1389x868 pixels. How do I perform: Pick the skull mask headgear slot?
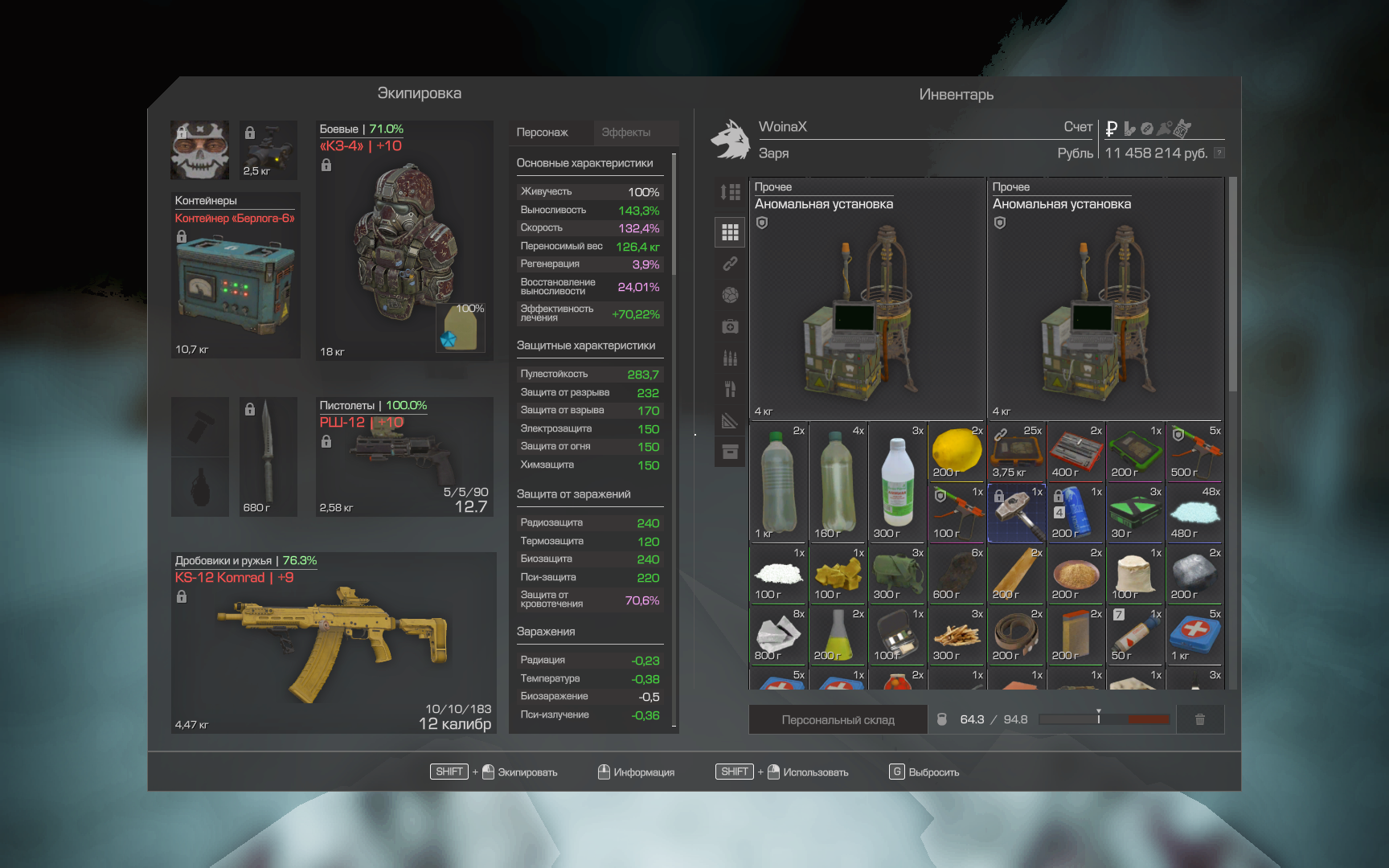point(199,150)
